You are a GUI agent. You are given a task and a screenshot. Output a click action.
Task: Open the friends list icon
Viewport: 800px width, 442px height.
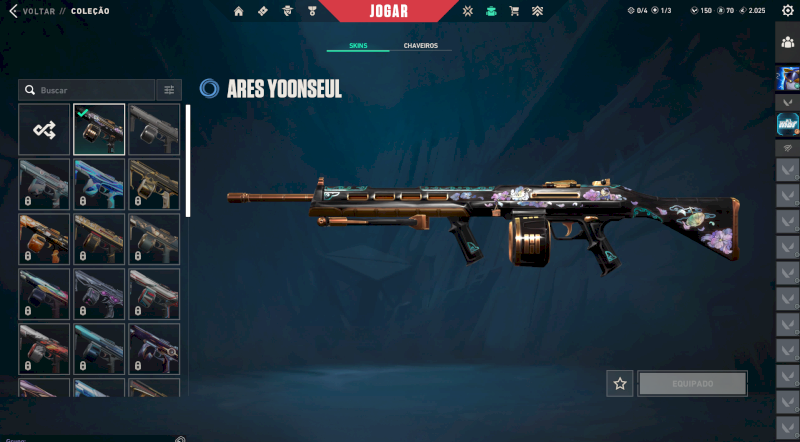pyautogui.click(x=787, y=42)
